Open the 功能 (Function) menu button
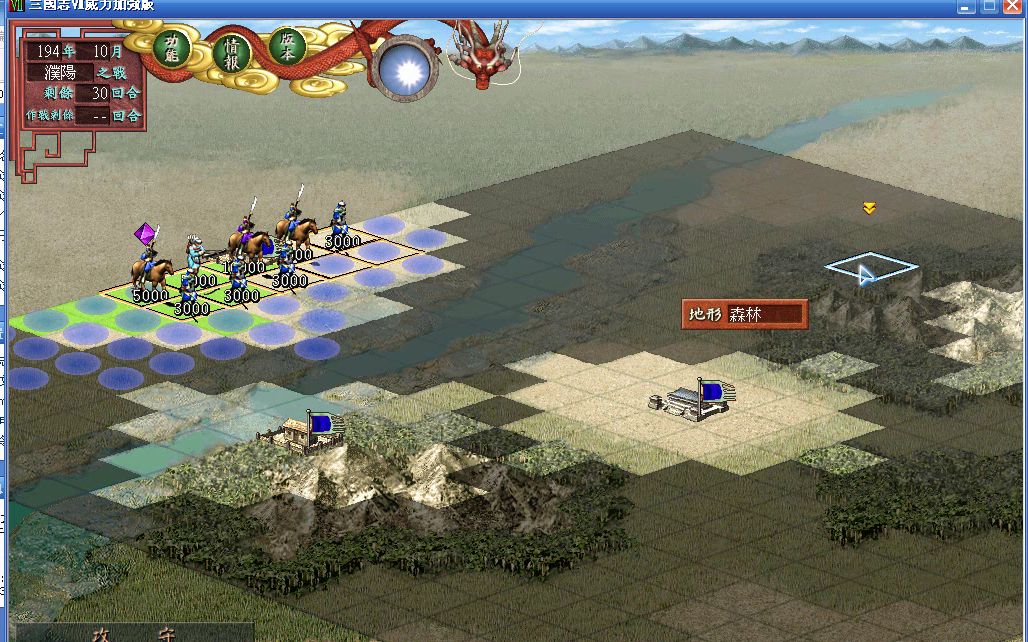This screenshot has height=642, width=1028. 171,47
